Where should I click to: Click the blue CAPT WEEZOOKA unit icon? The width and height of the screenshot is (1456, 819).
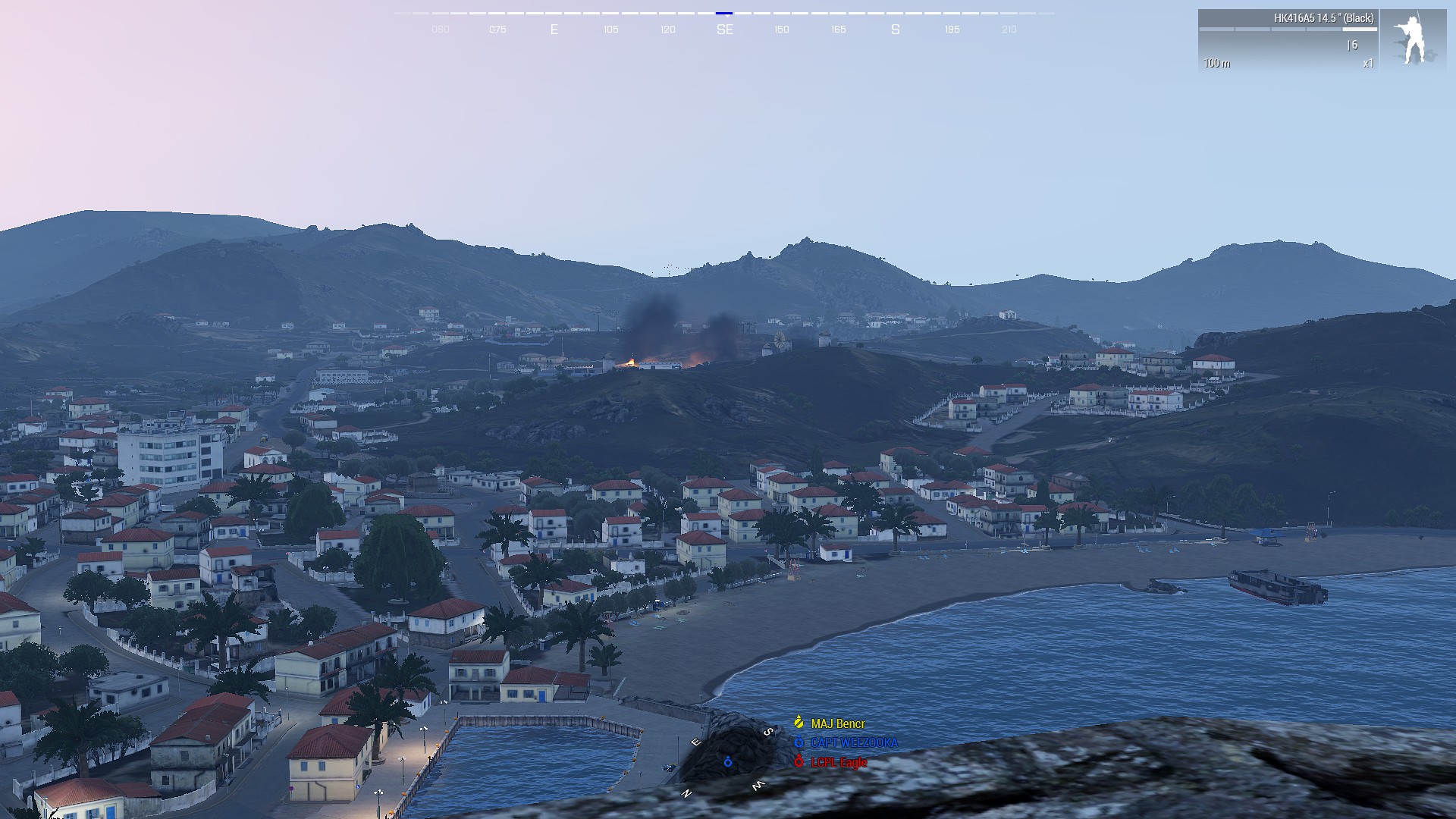pos(799,742)
